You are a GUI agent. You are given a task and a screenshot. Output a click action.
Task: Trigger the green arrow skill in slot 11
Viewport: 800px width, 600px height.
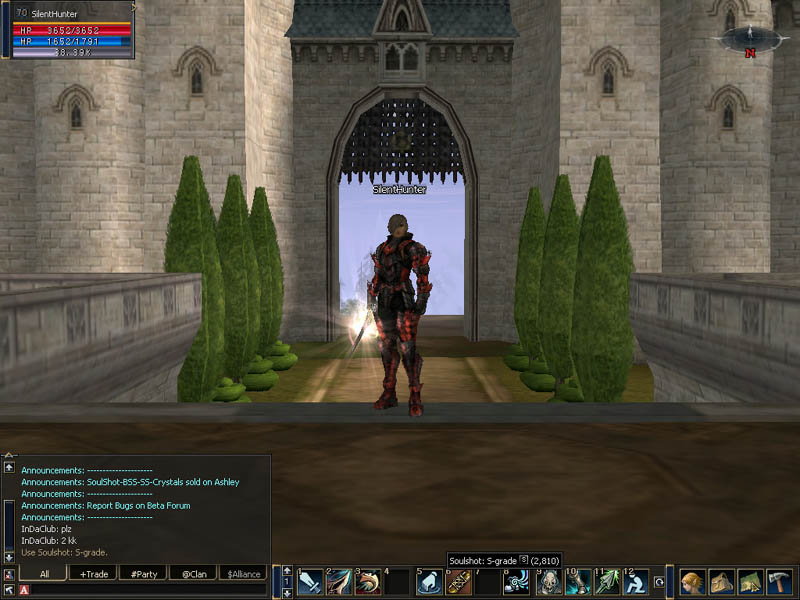(607, 582)
